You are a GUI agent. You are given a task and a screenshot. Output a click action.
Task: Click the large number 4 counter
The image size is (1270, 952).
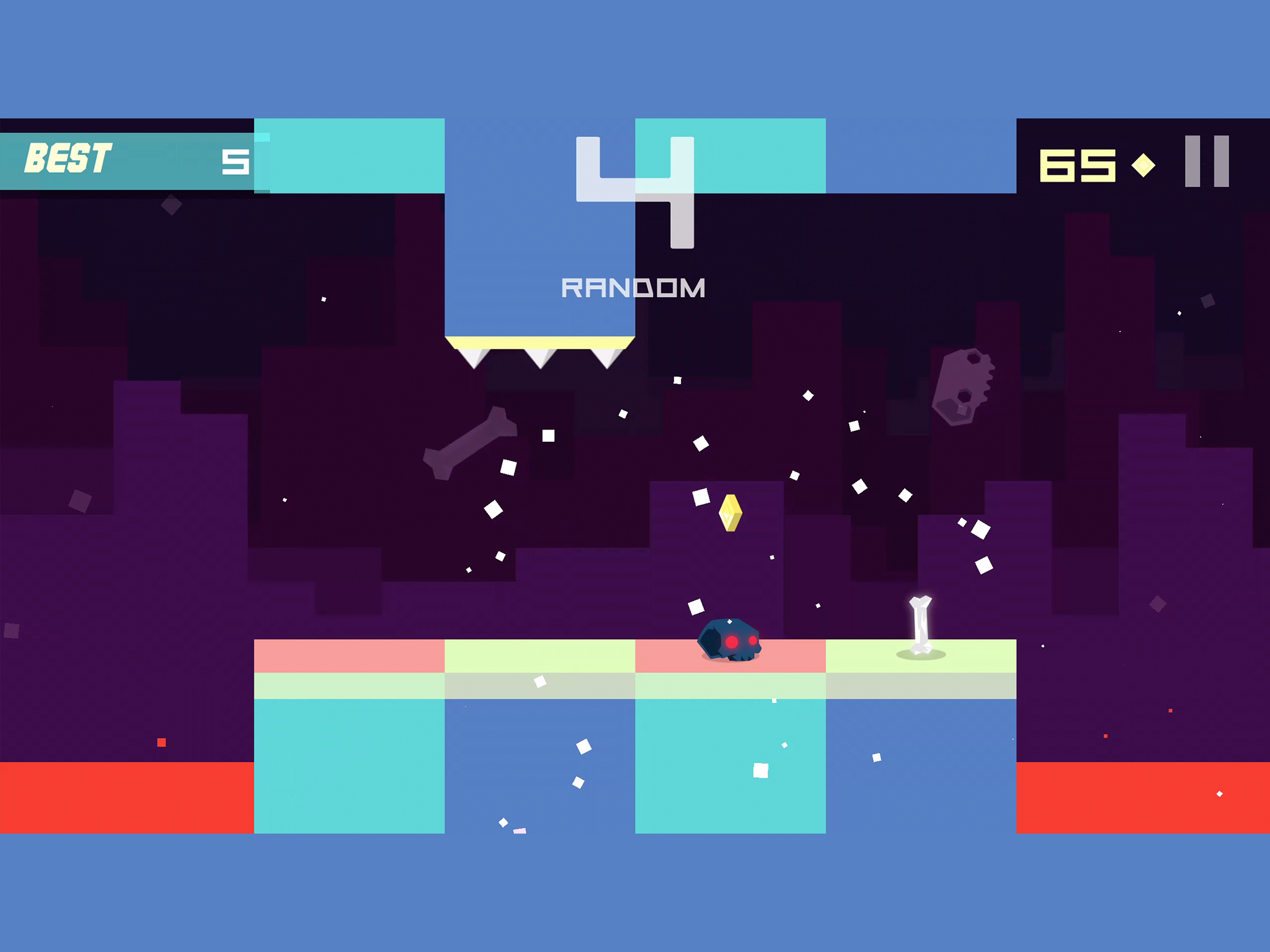pos(634,192)
